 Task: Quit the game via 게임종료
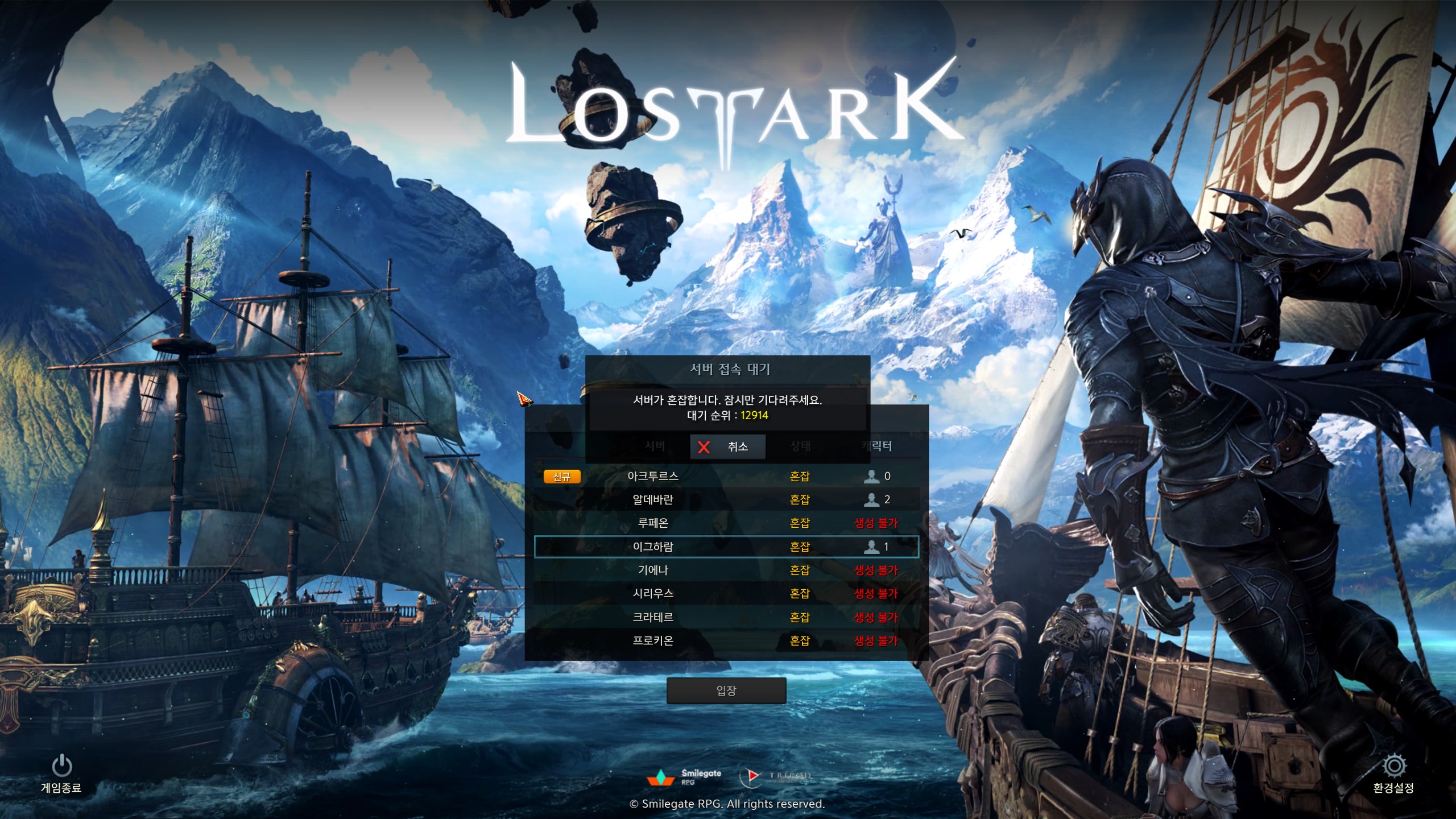61,773
